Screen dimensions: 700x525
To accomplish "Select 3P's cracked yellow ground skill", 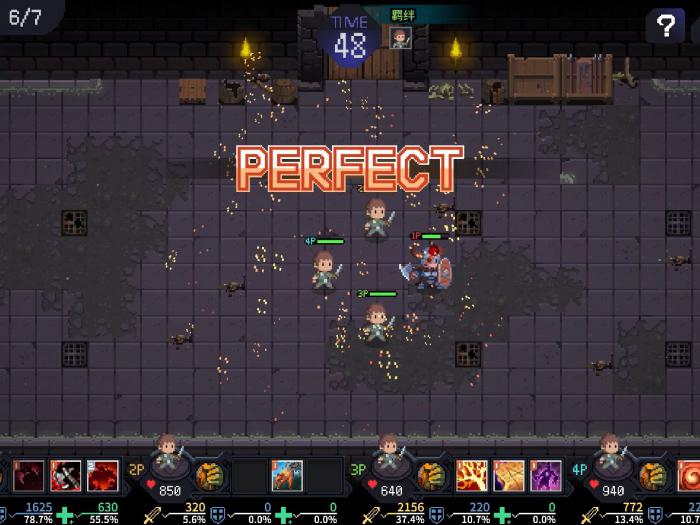I will (x=507, y=474).
